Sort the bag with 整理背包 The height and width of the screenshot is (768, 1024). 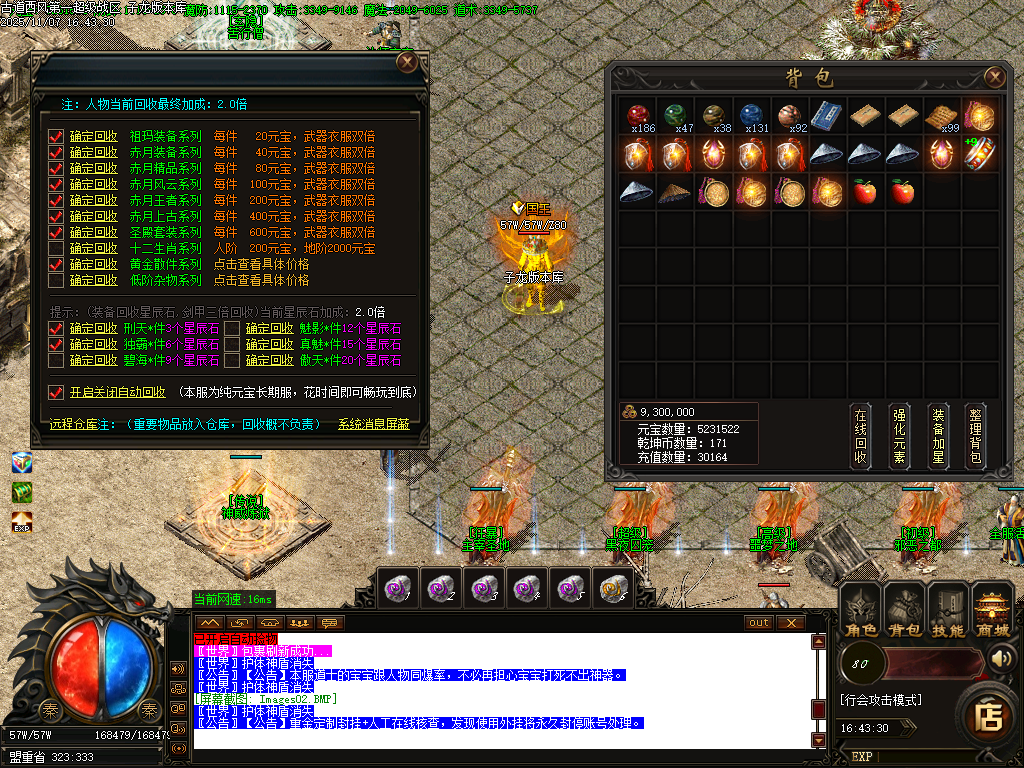coord(976,436)
